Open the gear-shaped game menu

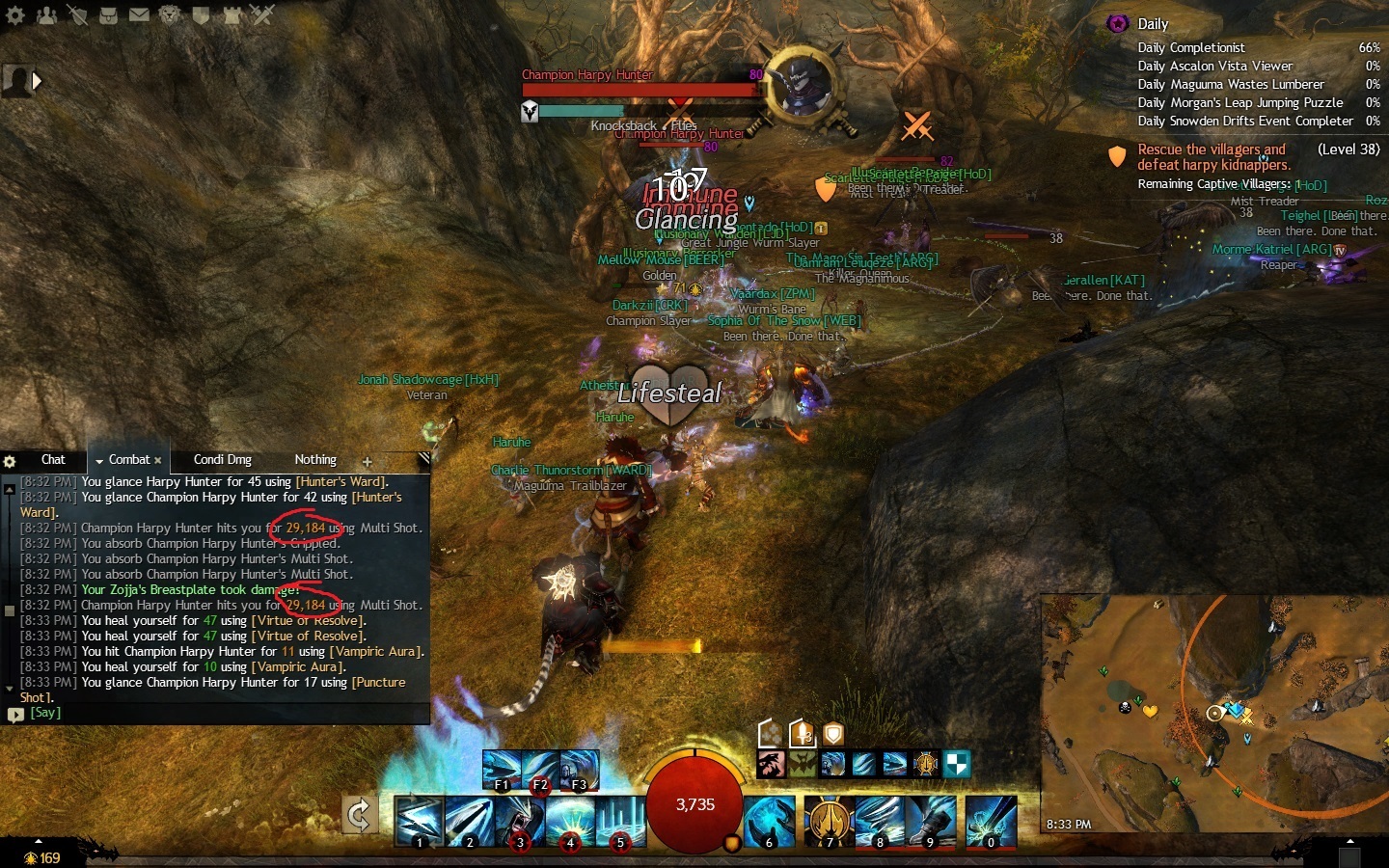tap(14, 15)
